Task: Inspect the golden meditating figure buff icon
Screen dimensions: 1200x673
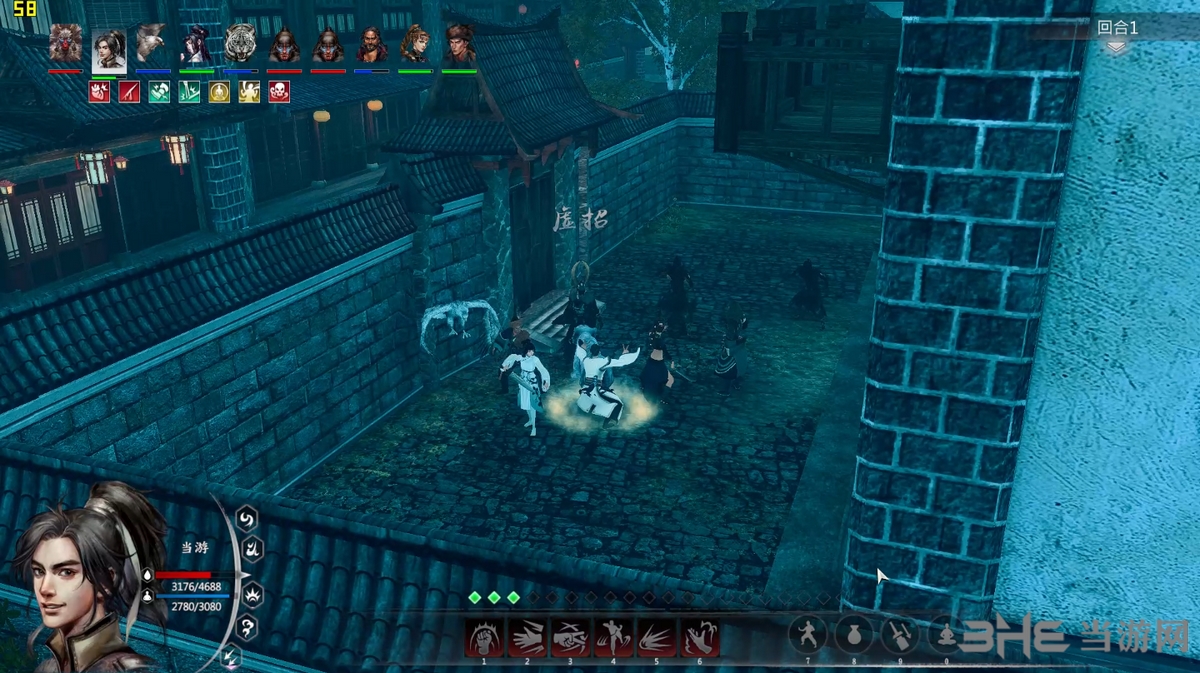Action: pyautogui.click(x=219, y=92)
